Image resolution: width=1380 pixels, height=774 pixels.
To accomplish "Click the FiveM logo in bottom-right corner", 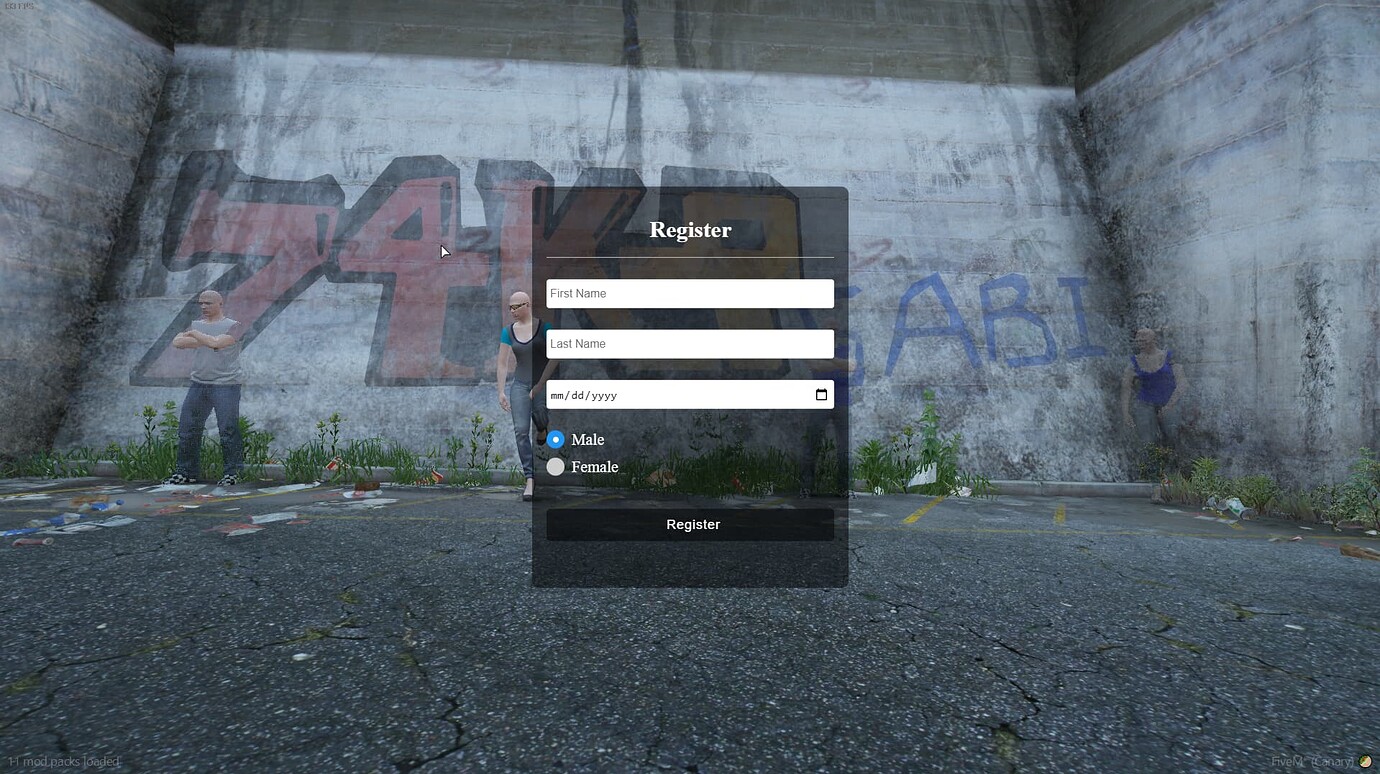I will coord(1366,761).
